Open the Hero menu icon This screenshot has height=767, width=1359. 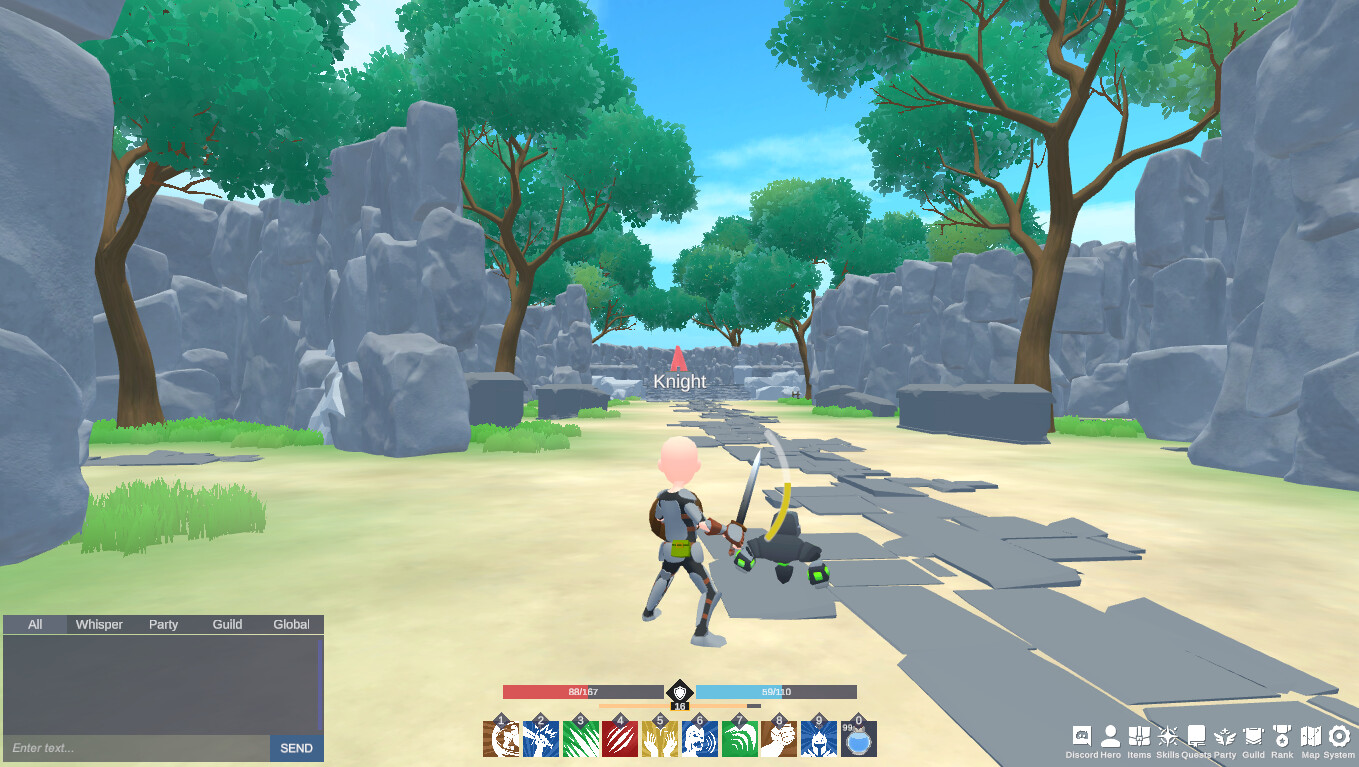pos(1111,736)
